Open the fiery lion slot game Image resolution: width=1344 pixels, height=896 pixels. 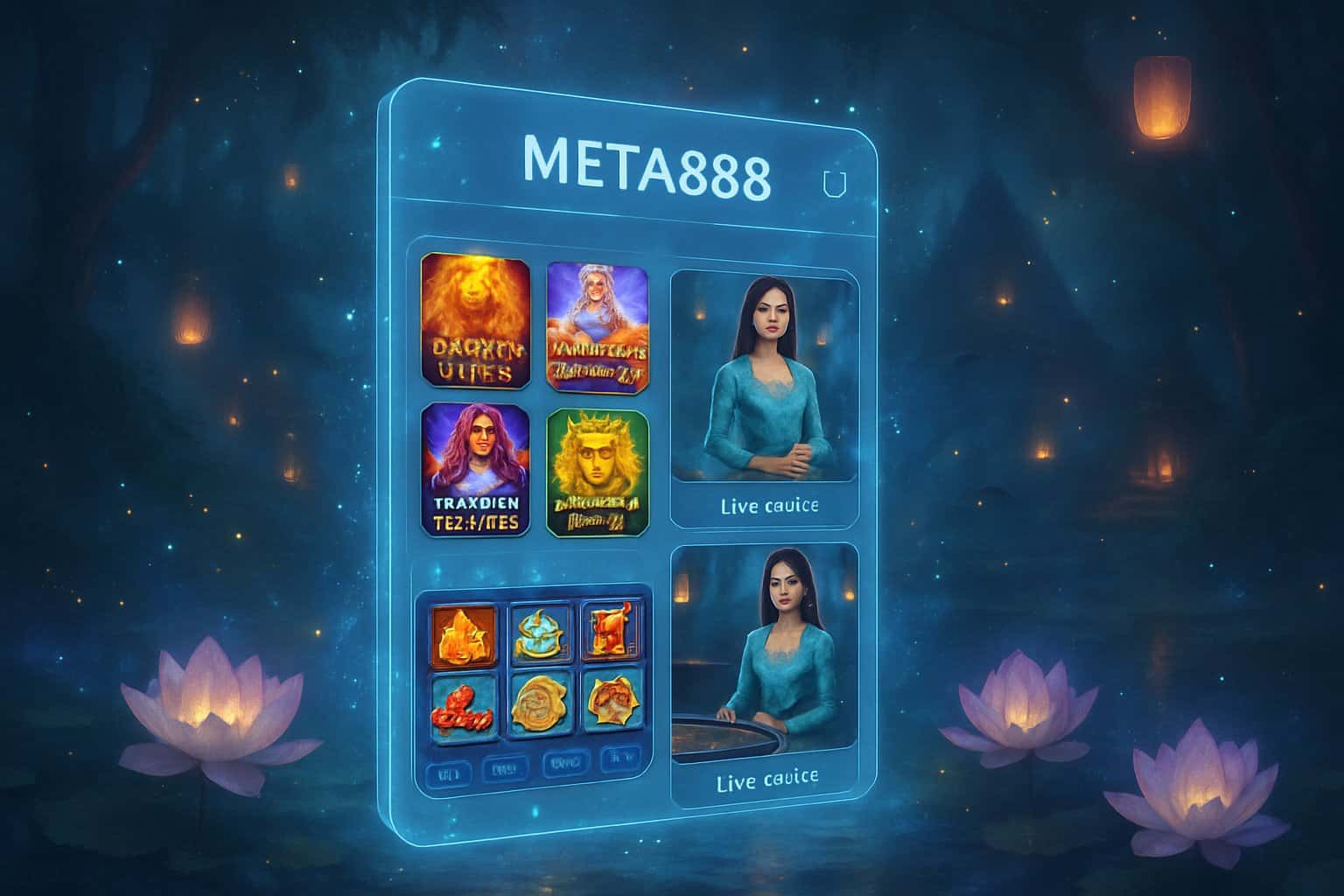475,319
